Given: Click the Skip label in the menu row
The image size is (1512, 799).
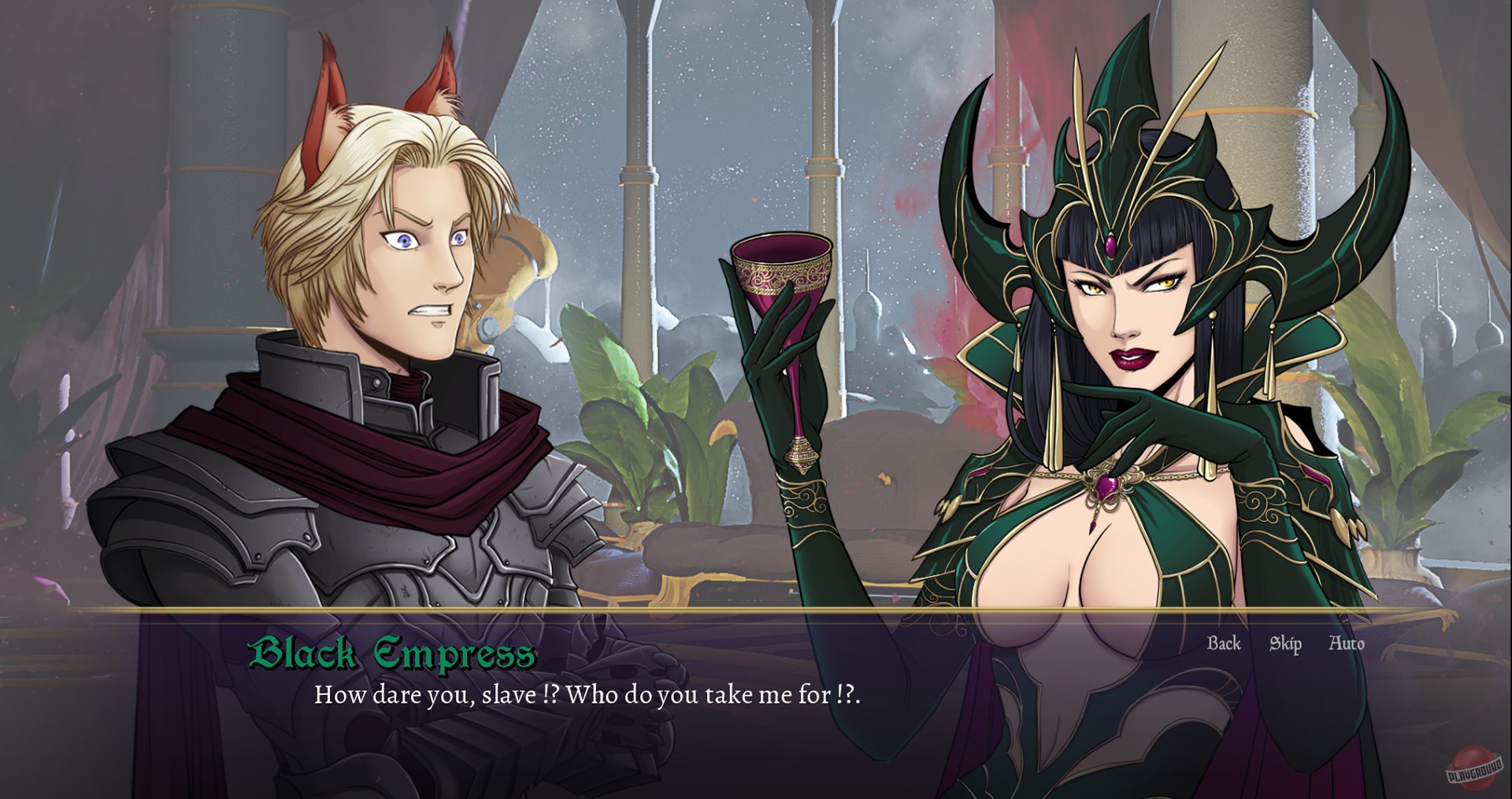Looking at the screenshot, I should click(1284, 643).
